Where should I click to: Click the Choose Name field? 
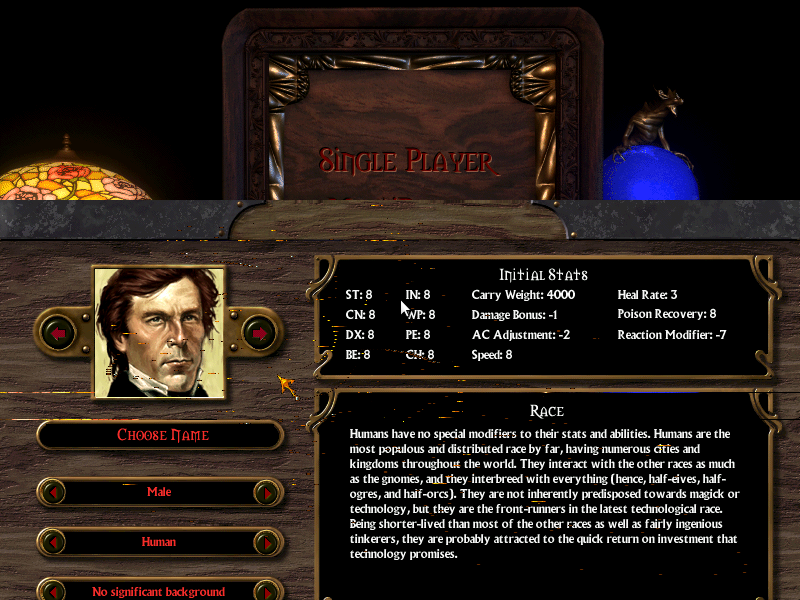[x=161, y=435]
